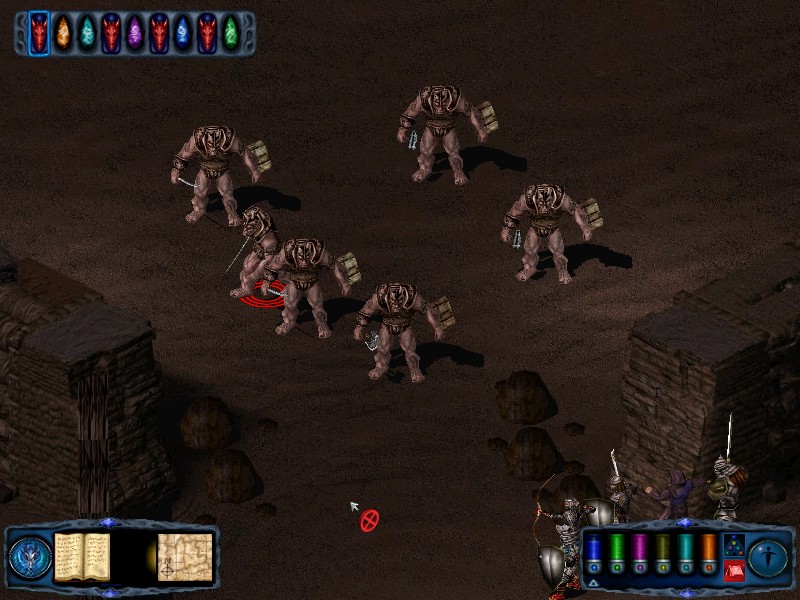Screen dimensions: 800x600
Task: Select the orange gem in turn bar
Action: click(63, 33)
